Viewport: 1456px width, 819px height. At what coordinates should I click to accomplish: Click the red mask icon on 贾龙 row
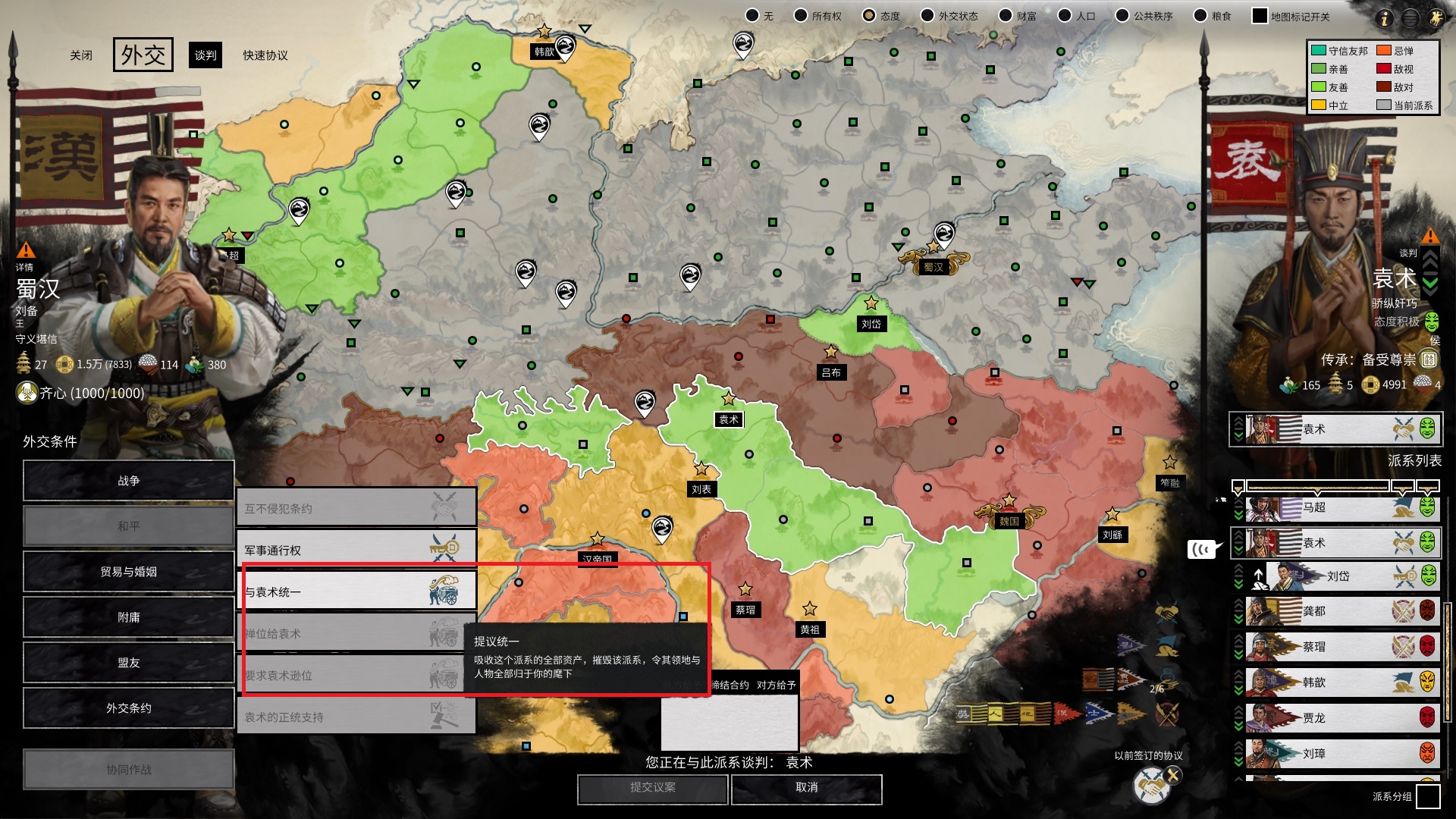click(1427, 717)
